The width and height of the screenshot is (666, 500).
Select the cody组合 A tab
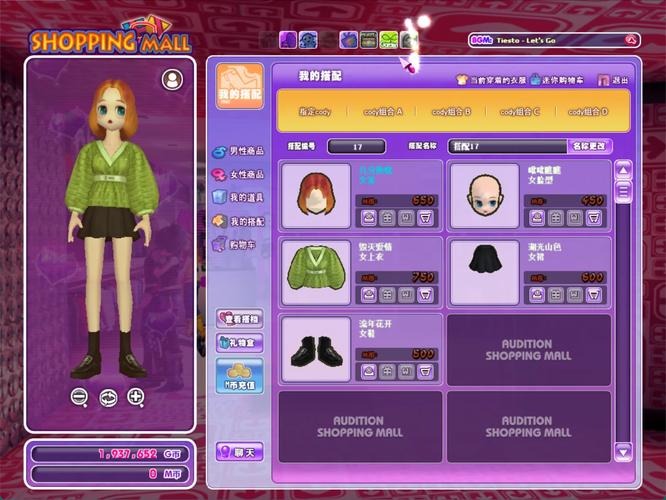coord(382,112)
